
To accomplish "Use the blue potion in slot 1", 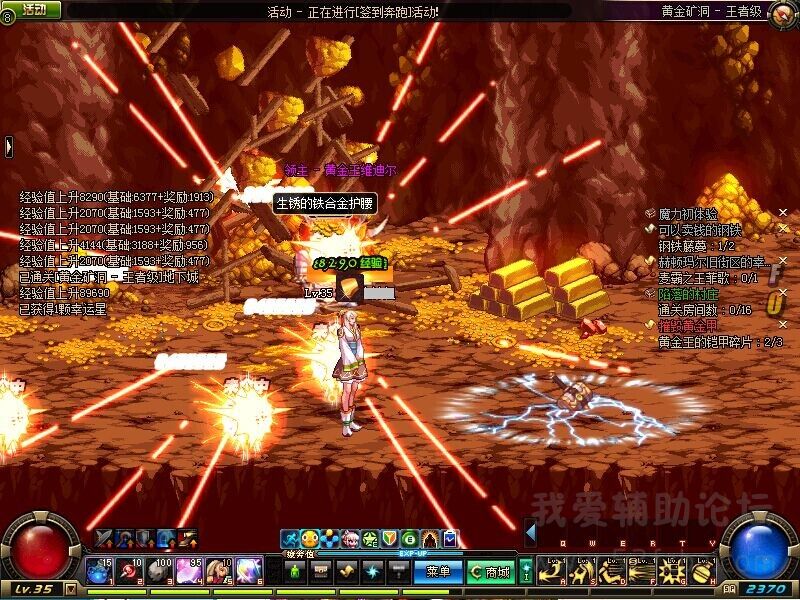I will (102, 570).
